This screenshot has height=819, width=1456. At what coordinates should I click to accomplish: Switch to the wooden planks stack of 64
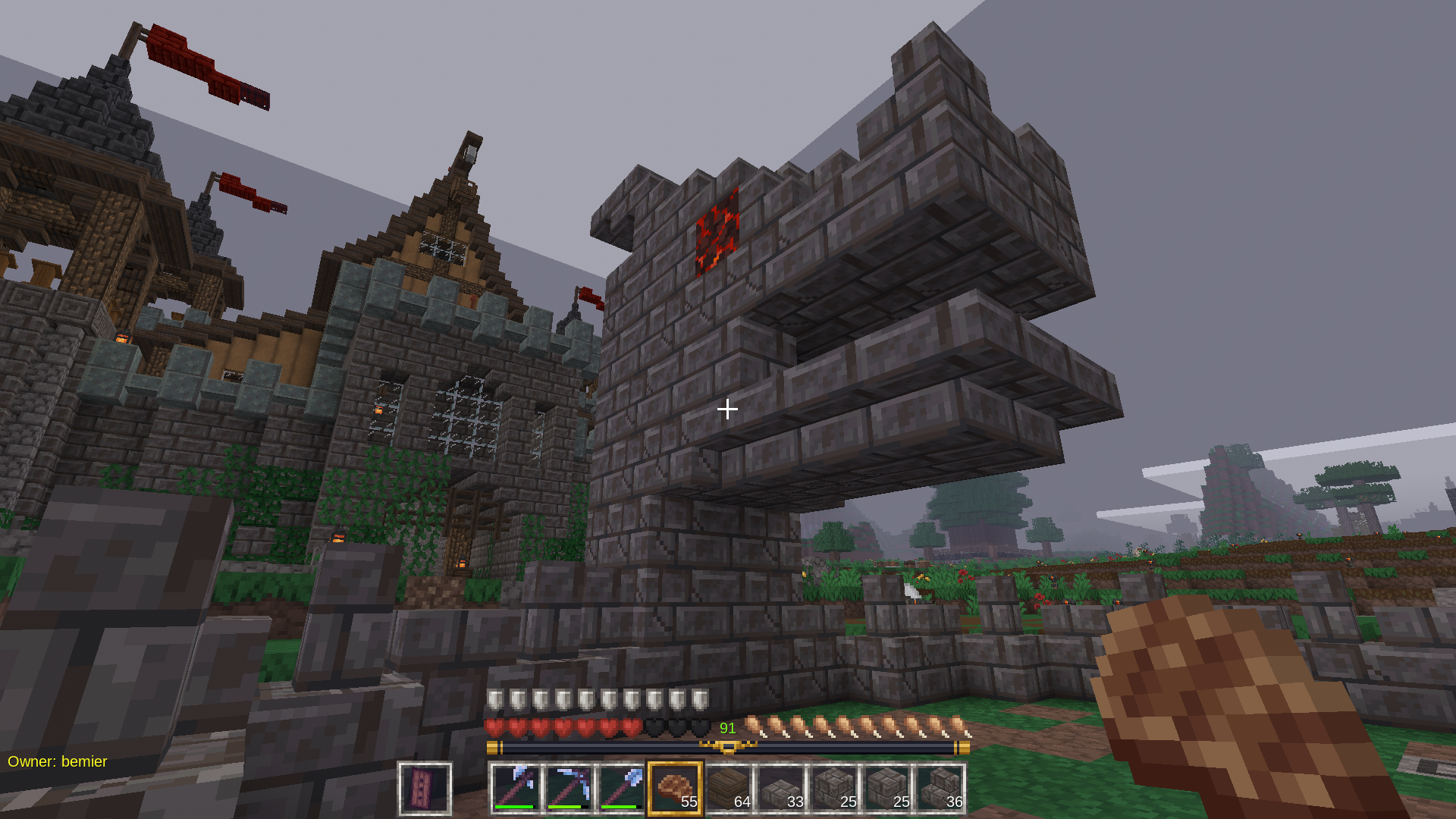728,789
